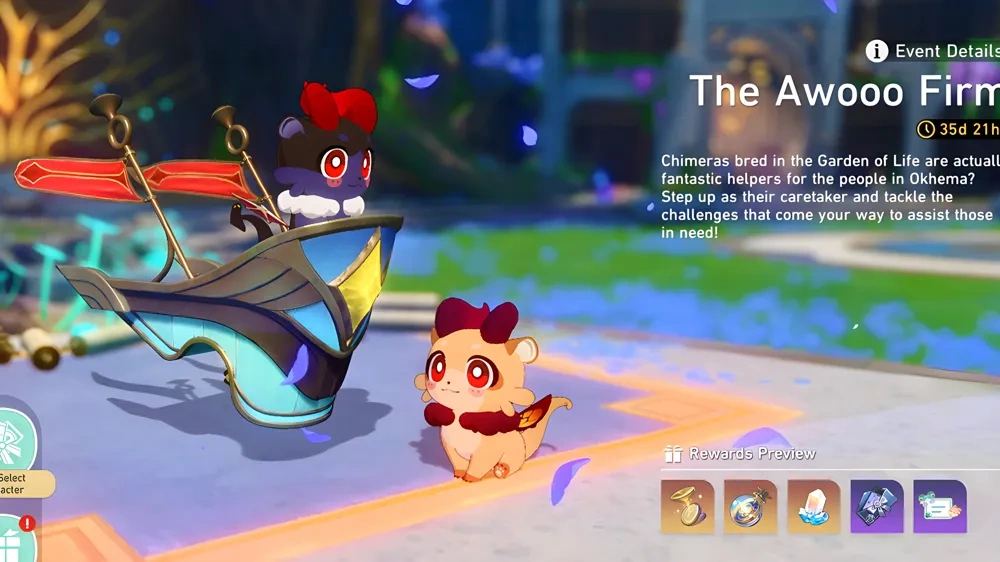View the ticket card reward icon
The image size is (1000, 562).
(x=939, y=506)
